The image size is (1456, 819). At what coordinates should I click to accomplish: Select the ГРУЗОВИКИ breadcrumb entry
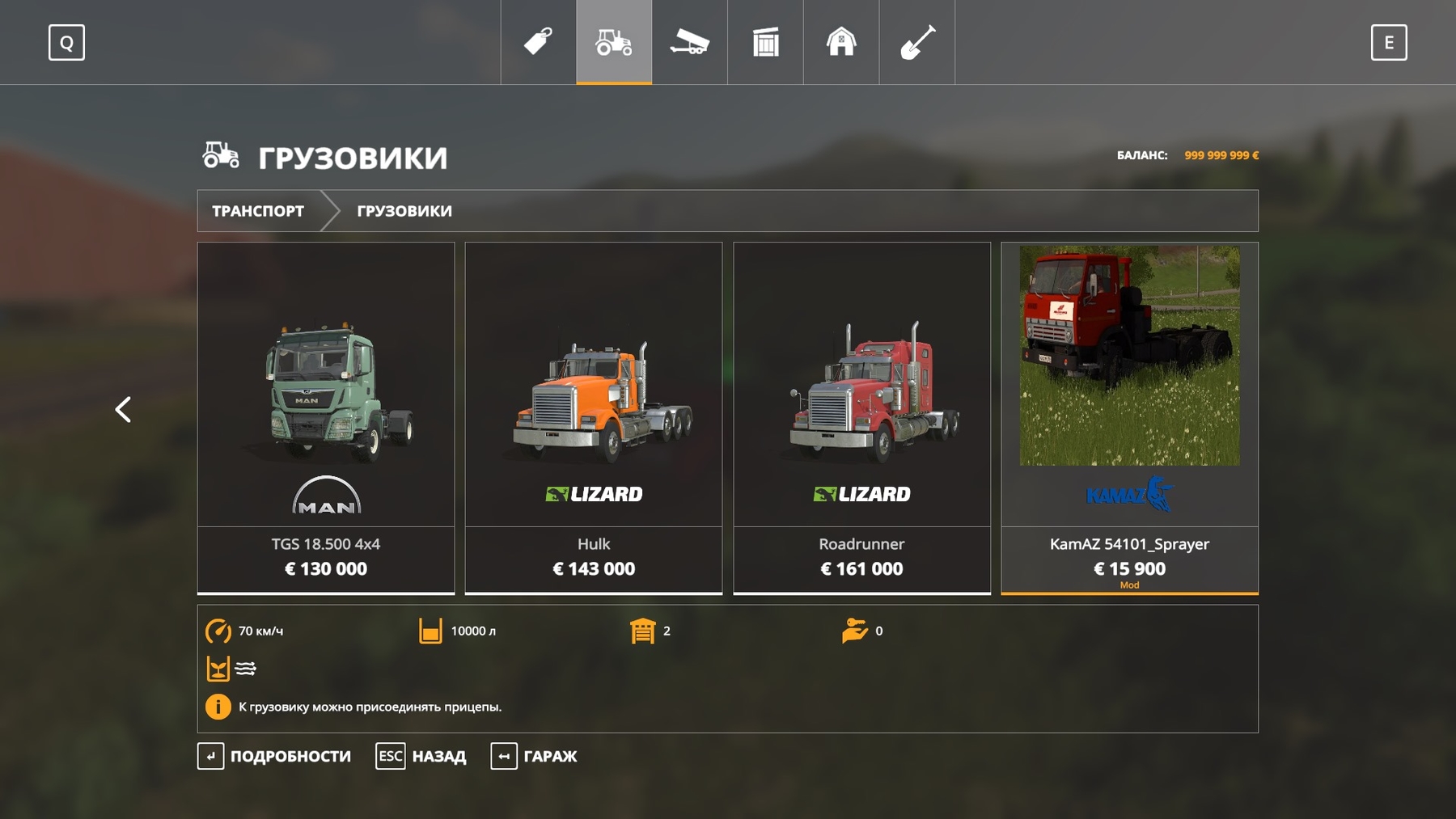coord(403,211)
